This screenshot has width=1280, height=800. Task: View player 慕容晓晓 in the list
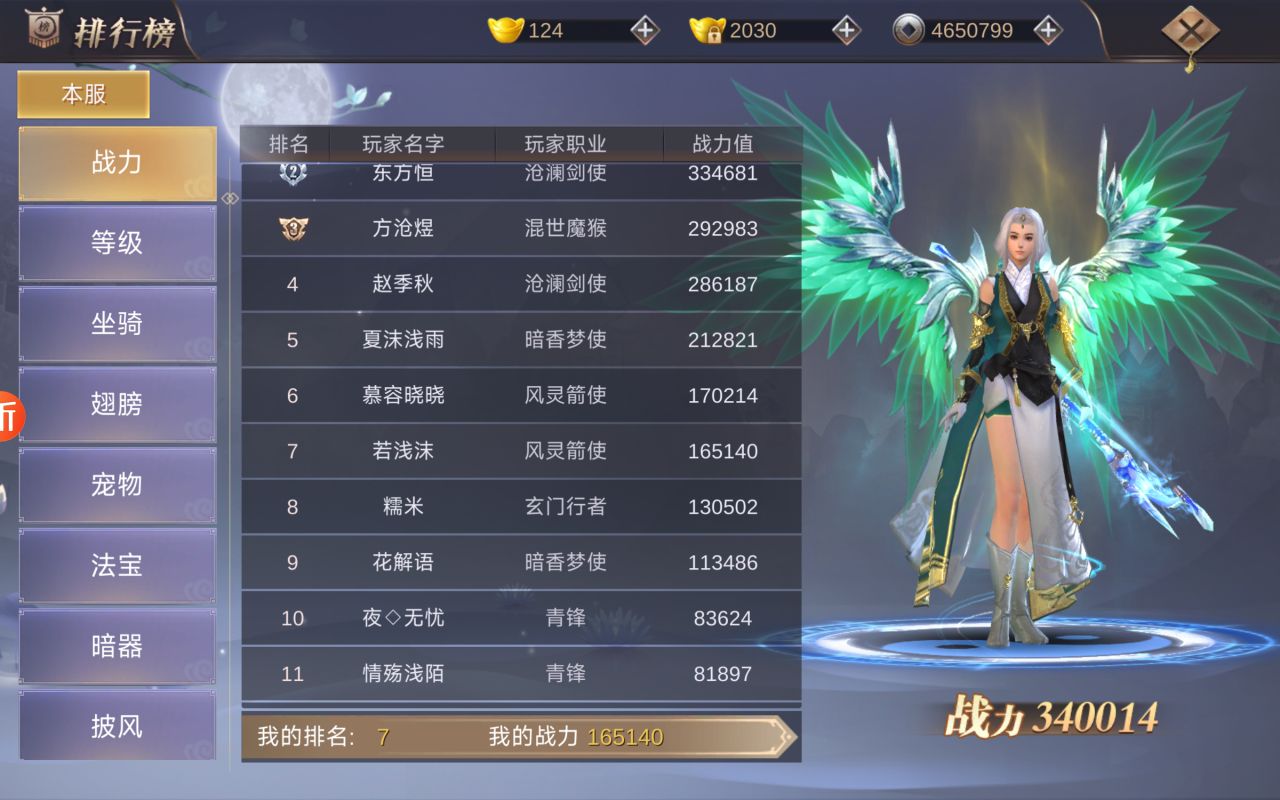tap(520, 396)
